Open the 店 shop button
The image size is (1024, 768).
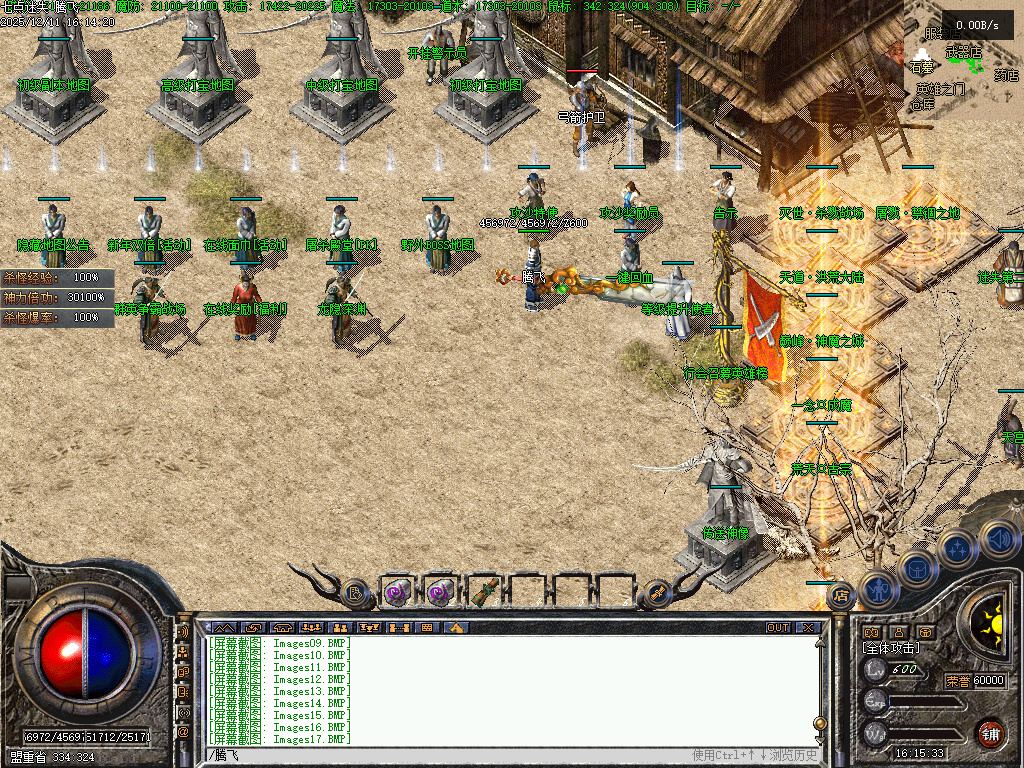tap(841, 595)
